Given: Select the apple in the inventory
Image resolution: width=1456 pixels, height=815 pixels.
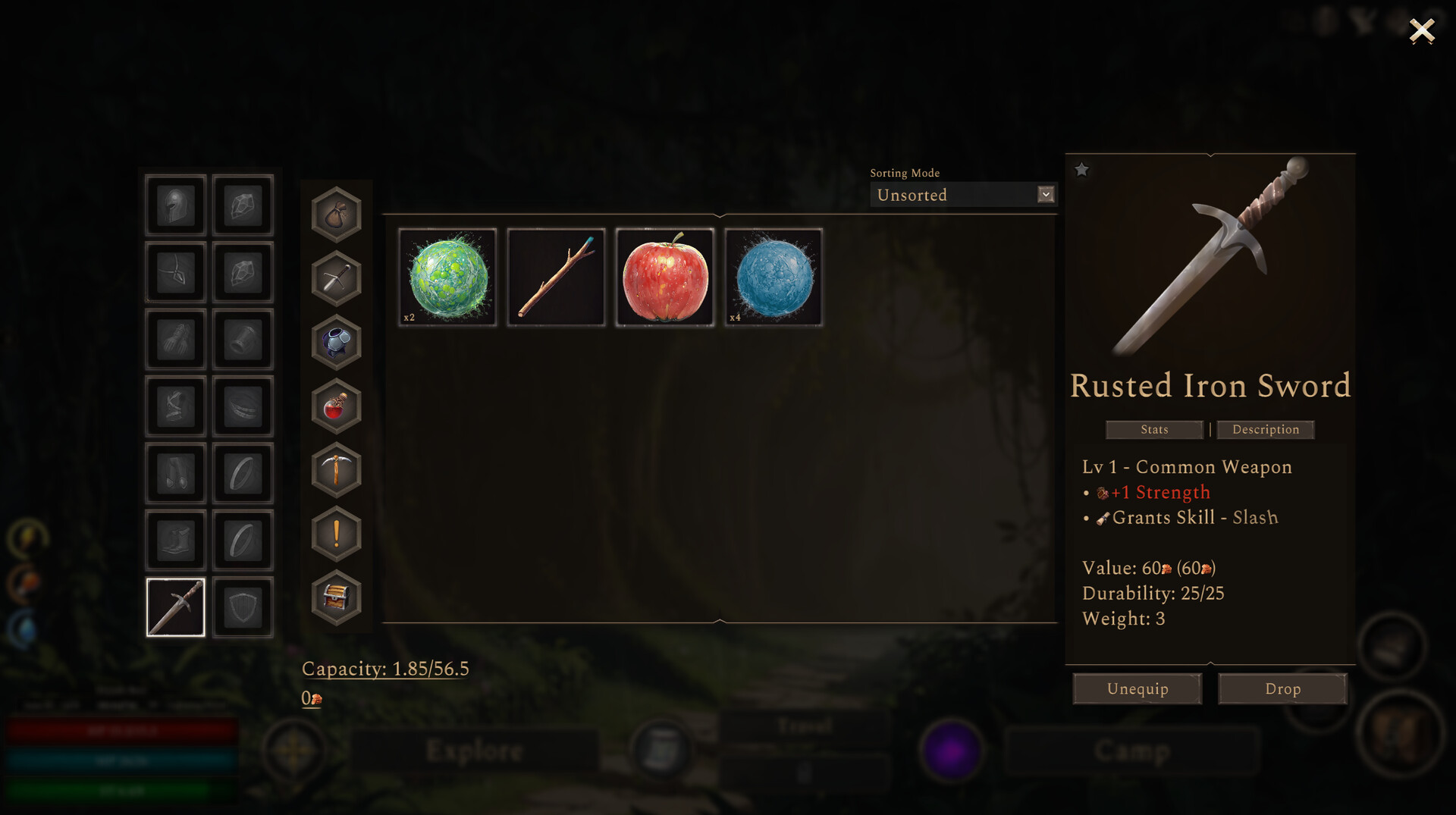Looking at the screenshot, I should [664, 277].
